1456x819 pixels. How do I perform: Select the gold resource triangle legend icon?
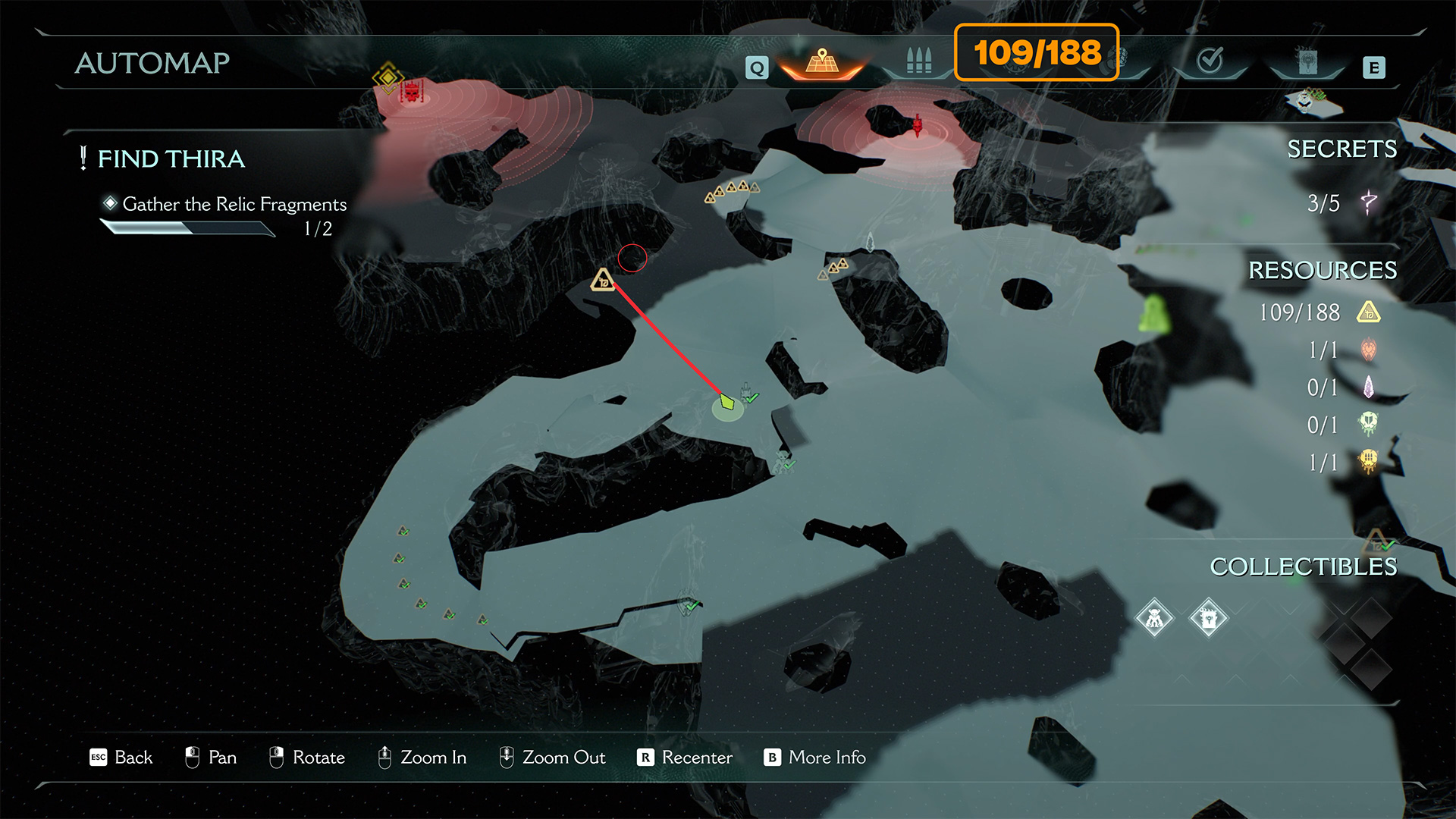(x=1369, y=312)
